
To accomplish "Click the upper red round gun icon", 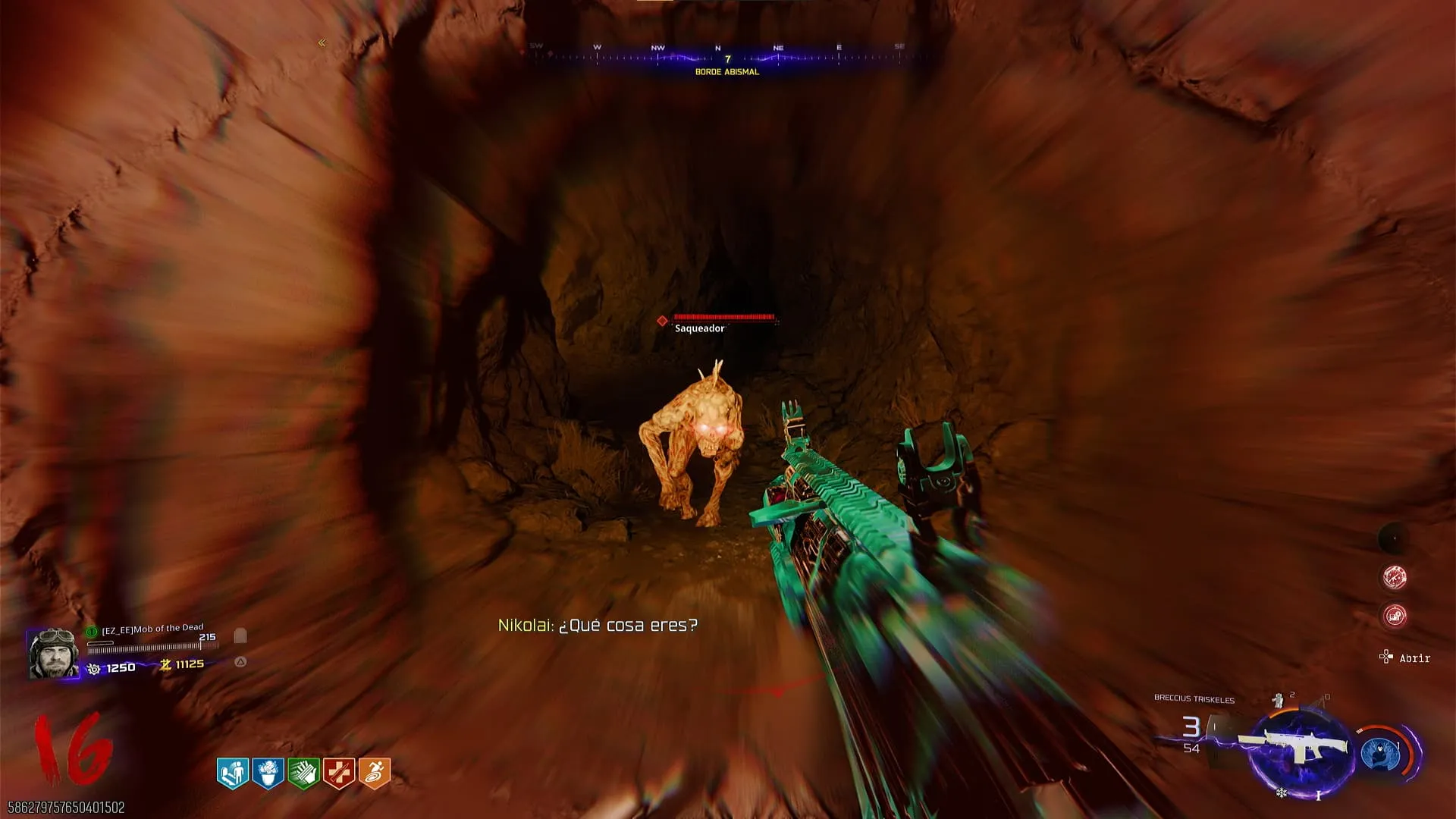I will (1395, 577).
